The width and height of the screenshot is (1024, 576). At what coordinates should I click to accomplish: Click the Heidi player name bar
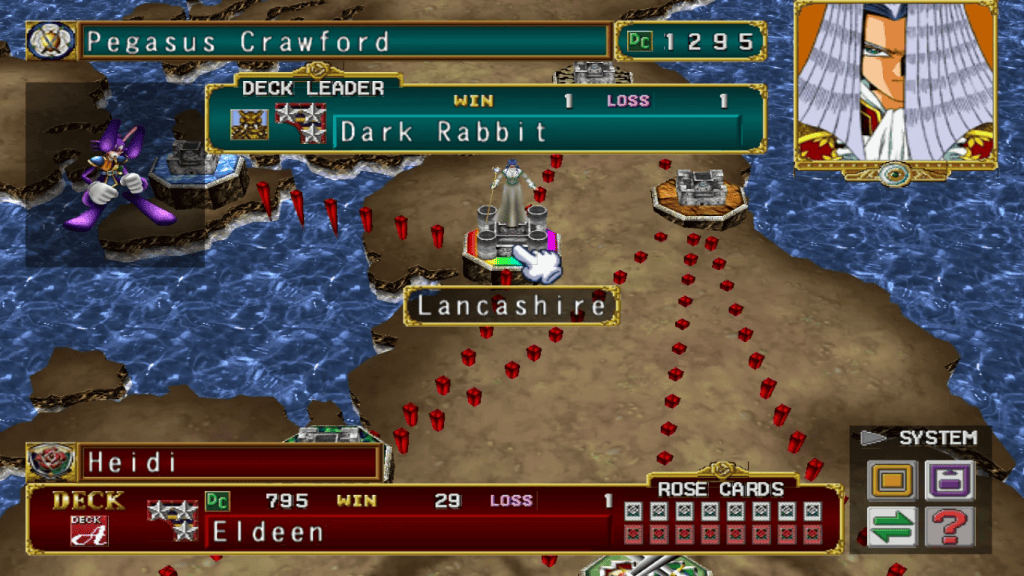[x=228, y=462]
